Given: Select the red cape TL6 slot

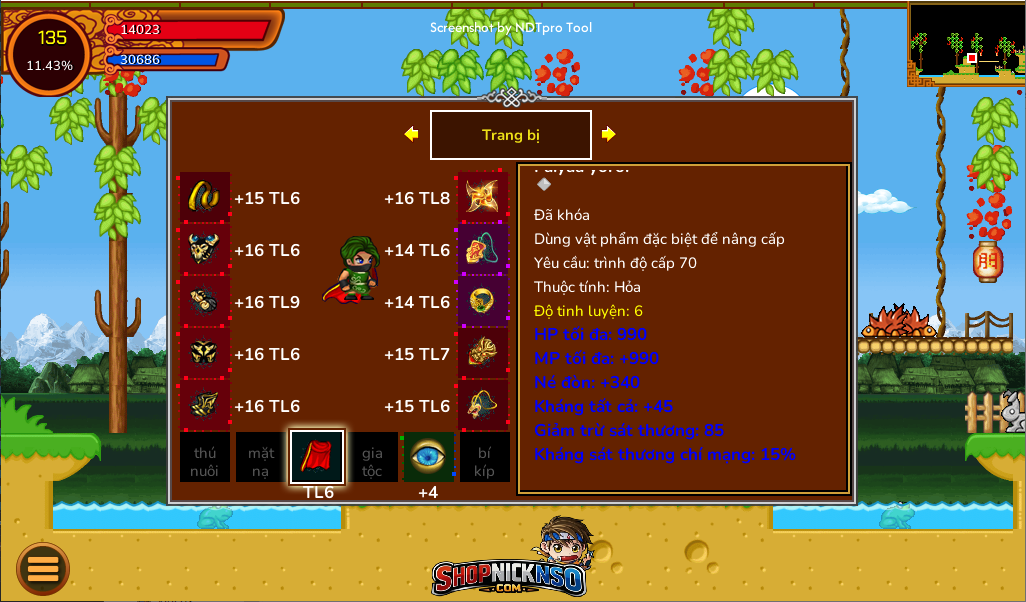Looking at the screenshot, I should click(317, 457).
